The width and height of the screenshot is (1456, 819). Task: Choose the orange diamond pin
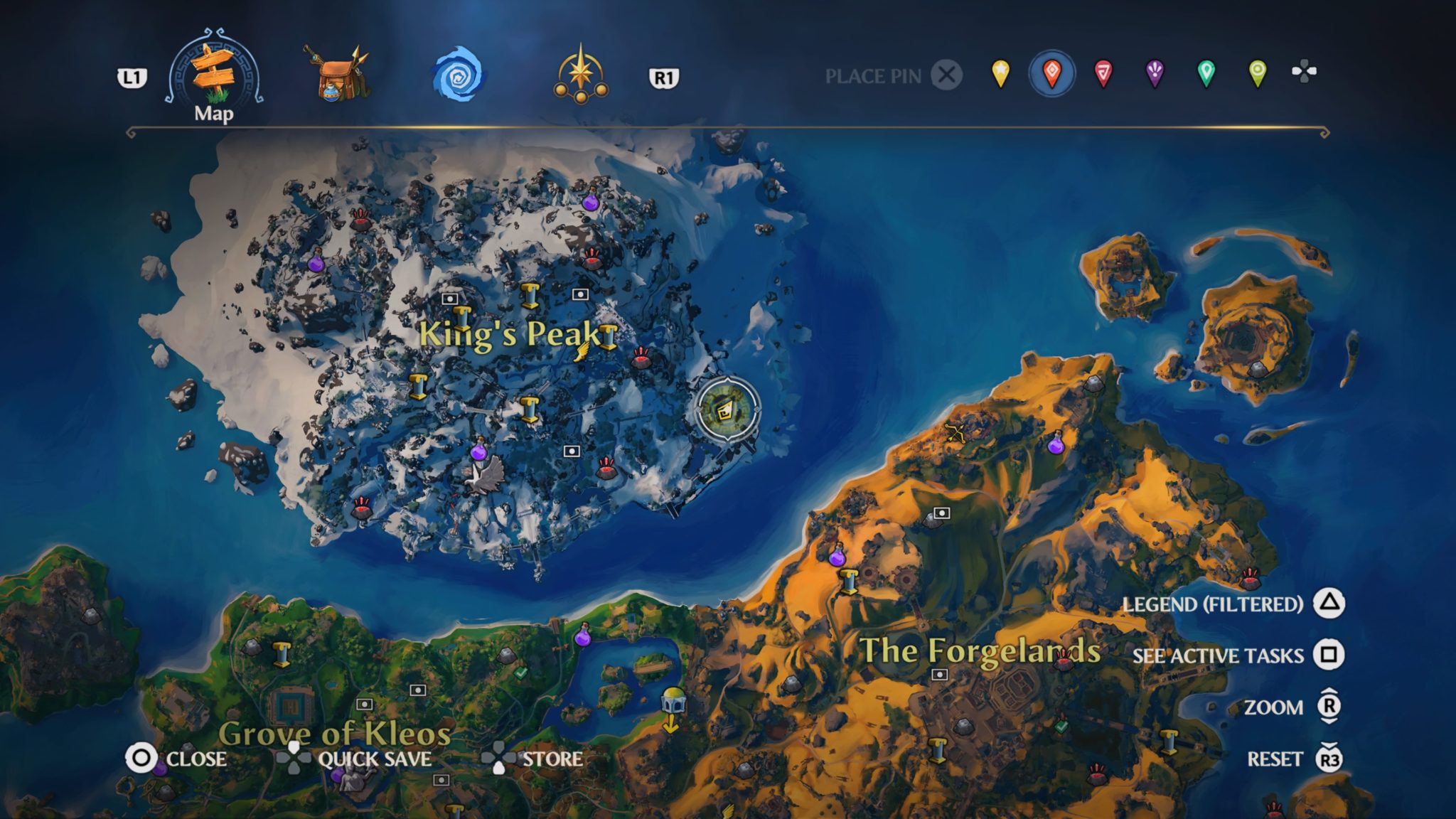pos(1051,73)
